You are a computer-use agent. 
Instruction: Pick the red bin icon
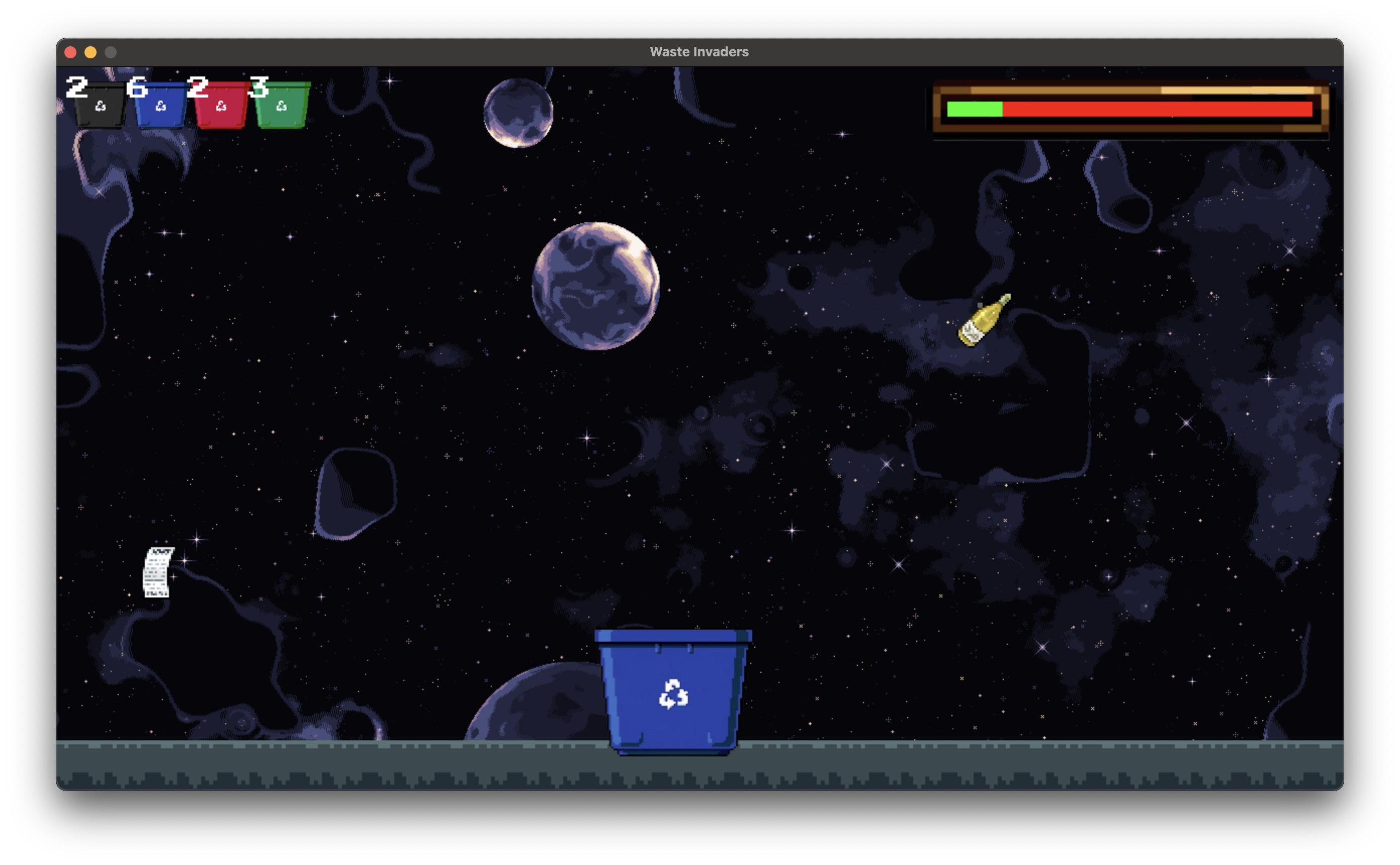click(x=221, y=106)
